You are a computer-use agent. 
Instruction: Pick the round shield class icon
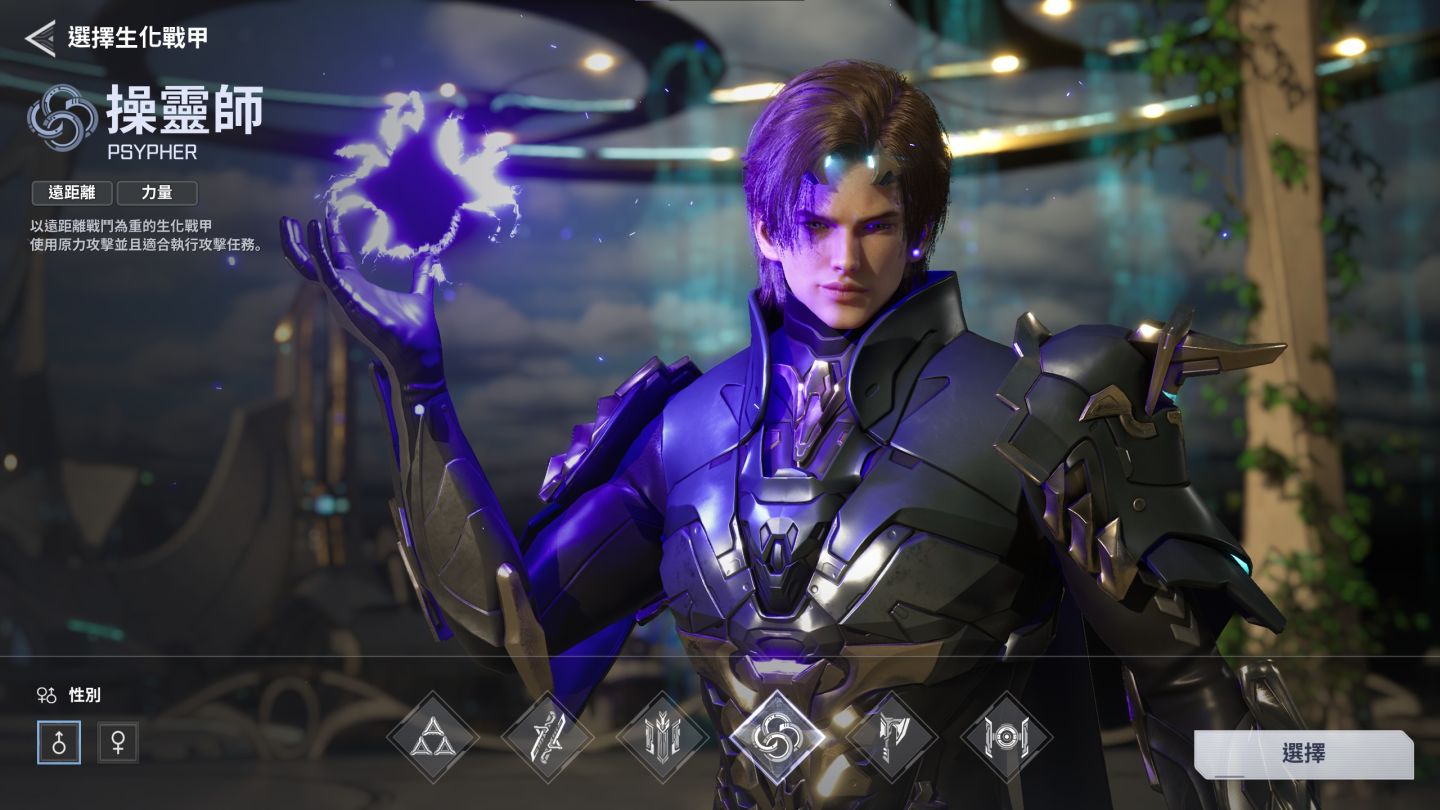[x=1006, y=738]
